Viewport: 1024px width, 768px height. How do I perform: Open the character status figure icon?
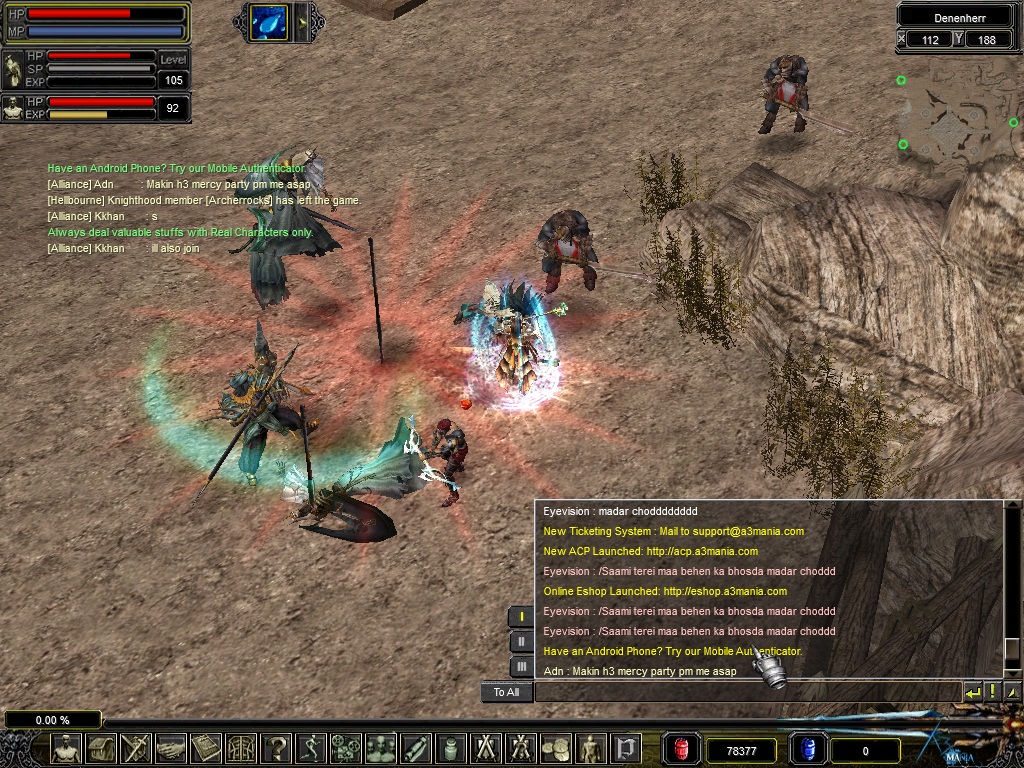[x=66, y=748]
